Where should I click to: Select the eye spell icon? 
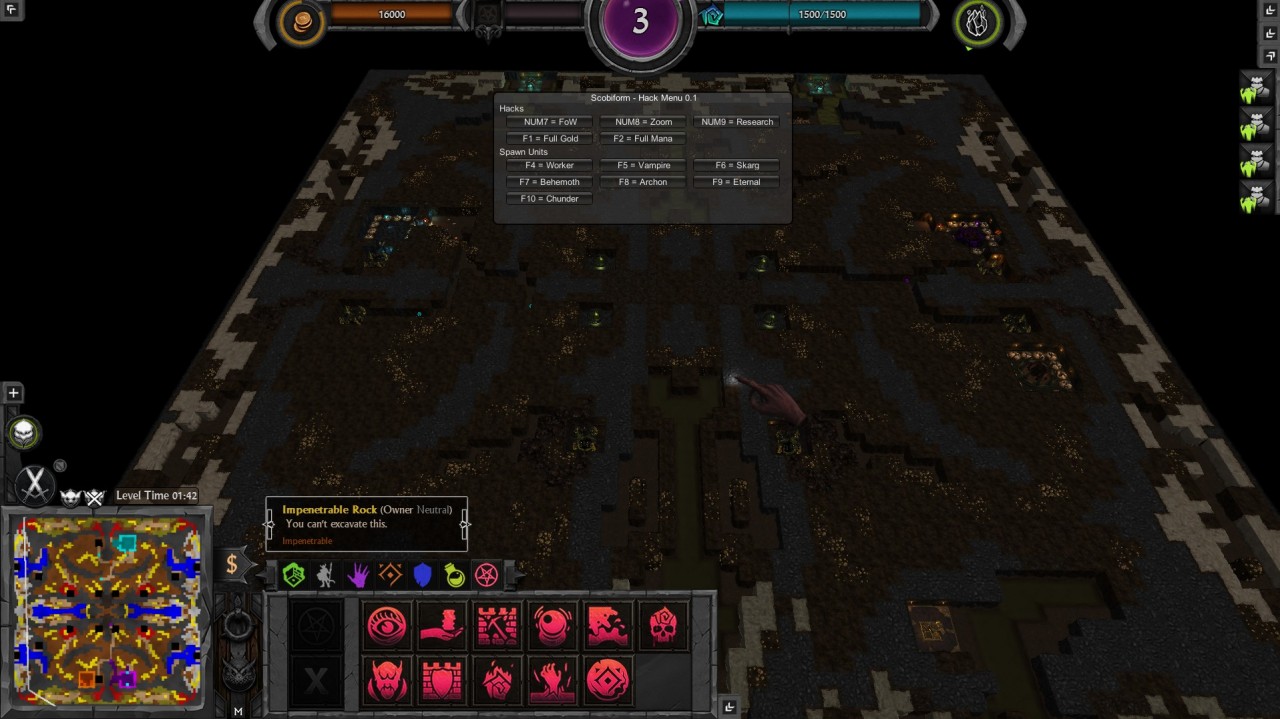pyautogui.click(x=387, y=626)
